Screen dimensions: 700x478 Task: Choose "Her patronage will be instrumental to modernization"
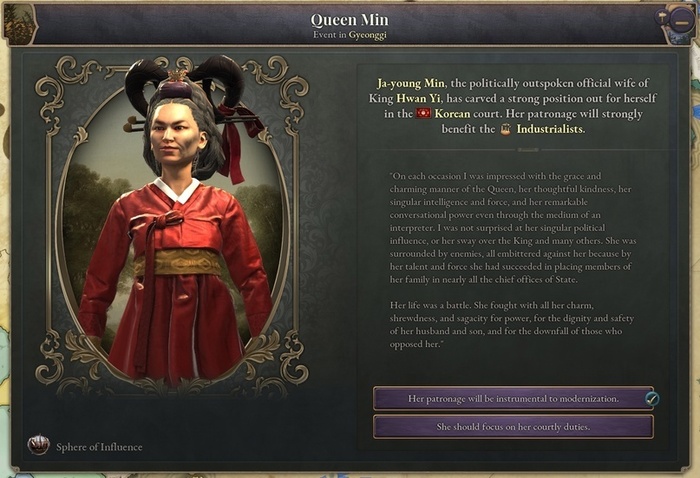tap(513, 398)
